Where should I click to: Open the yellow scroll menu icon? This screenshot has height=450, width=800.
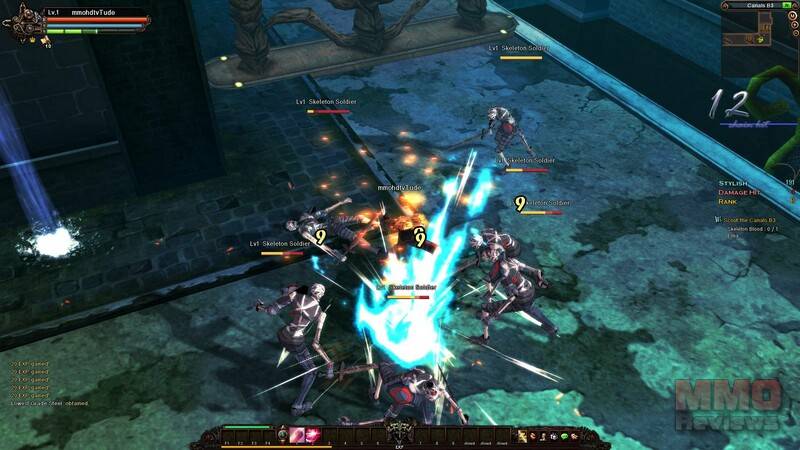[522, 436]
